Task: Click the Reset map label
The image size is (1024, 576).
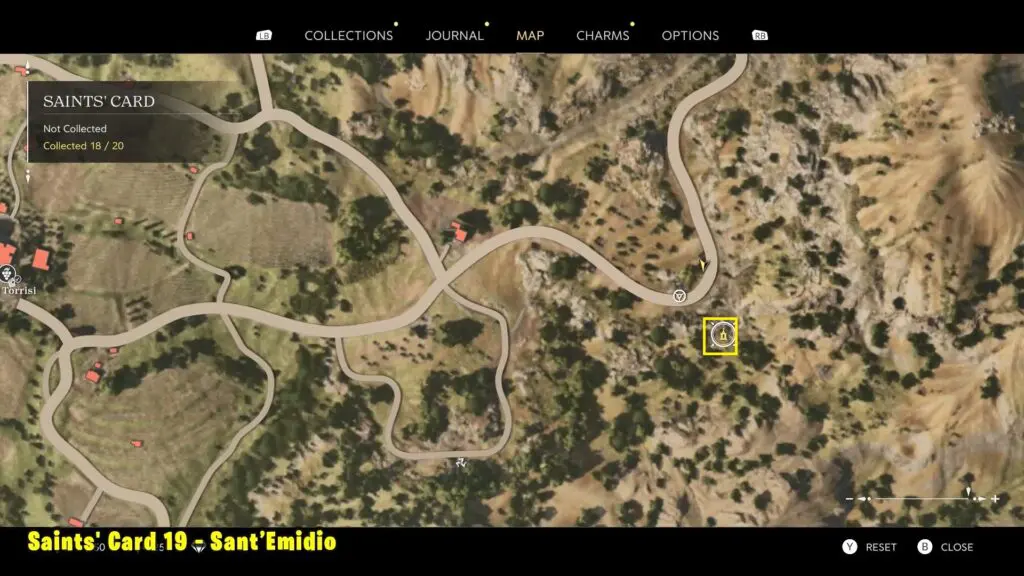Action: coord(880,547)
